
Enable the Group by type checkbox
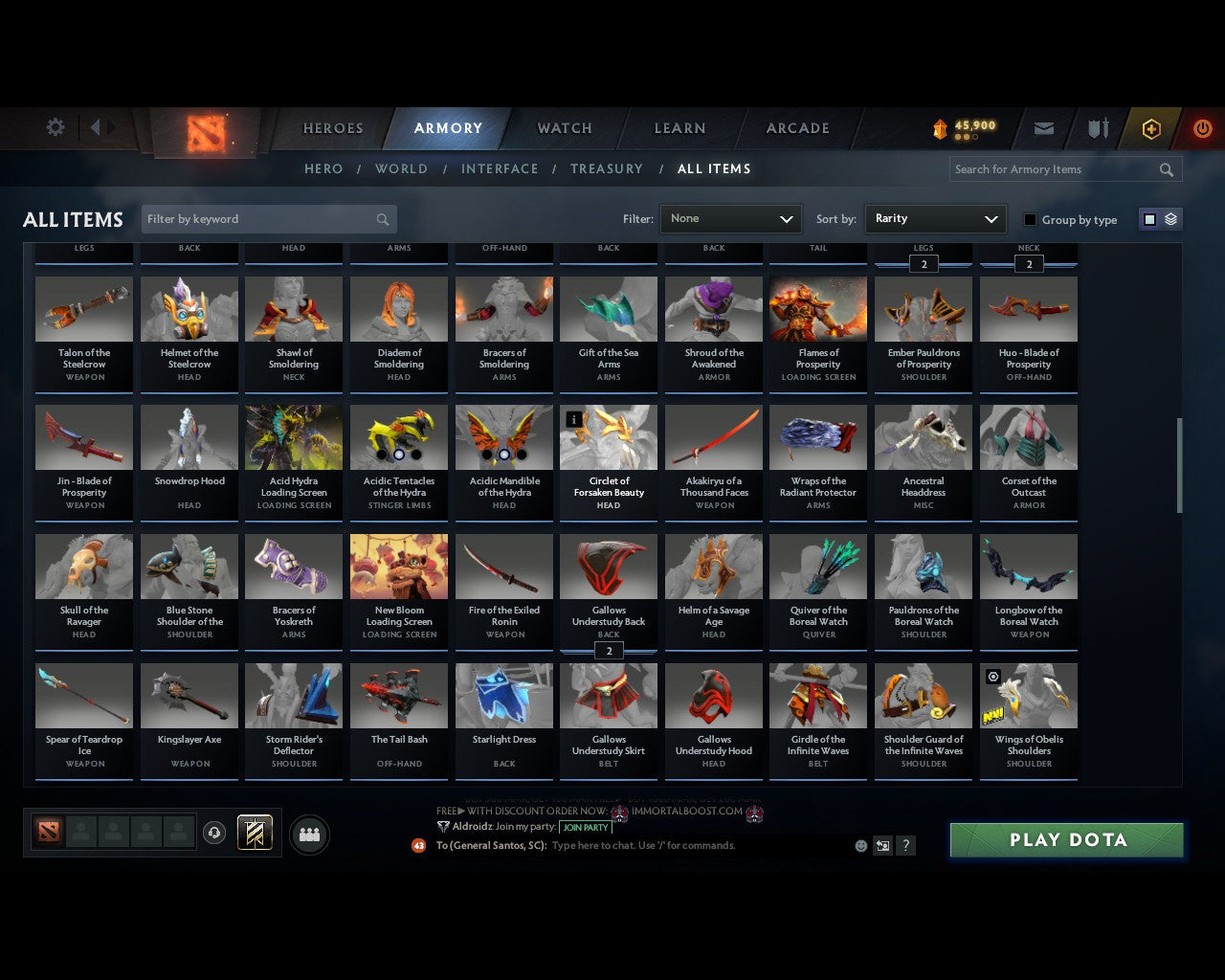tap(1030, 219)
